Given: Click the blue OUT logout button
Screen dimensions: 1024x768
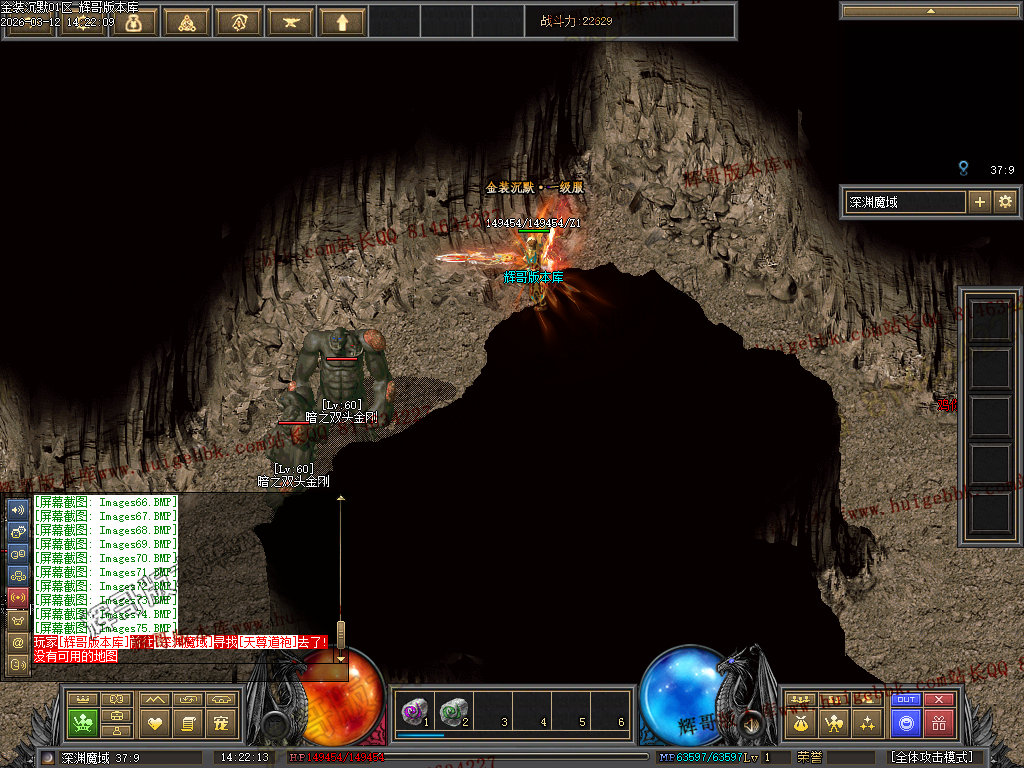Looking at the screenshot, I should (906, 700).
